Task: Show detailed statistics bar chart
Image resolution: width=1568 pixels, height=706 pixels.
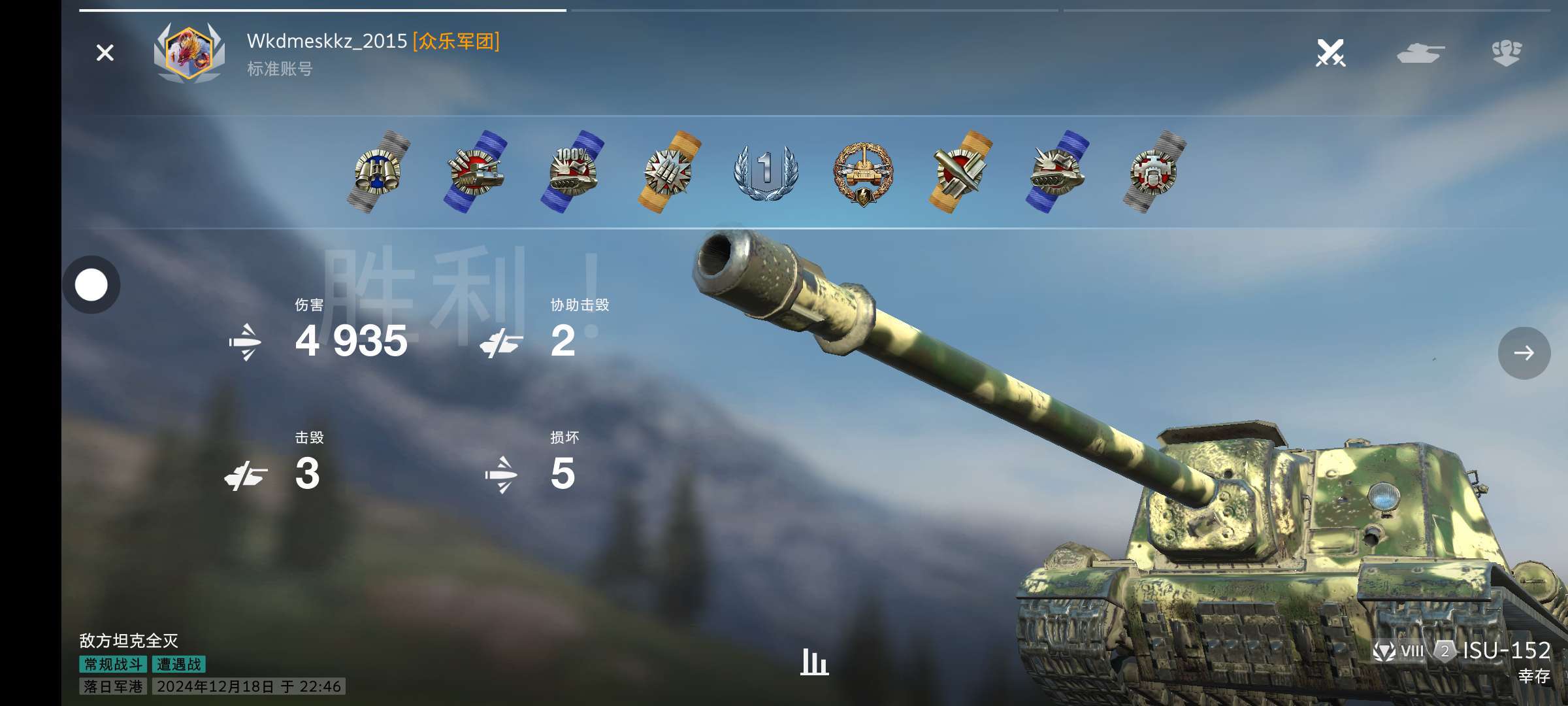Action: [x=814, y=662]
